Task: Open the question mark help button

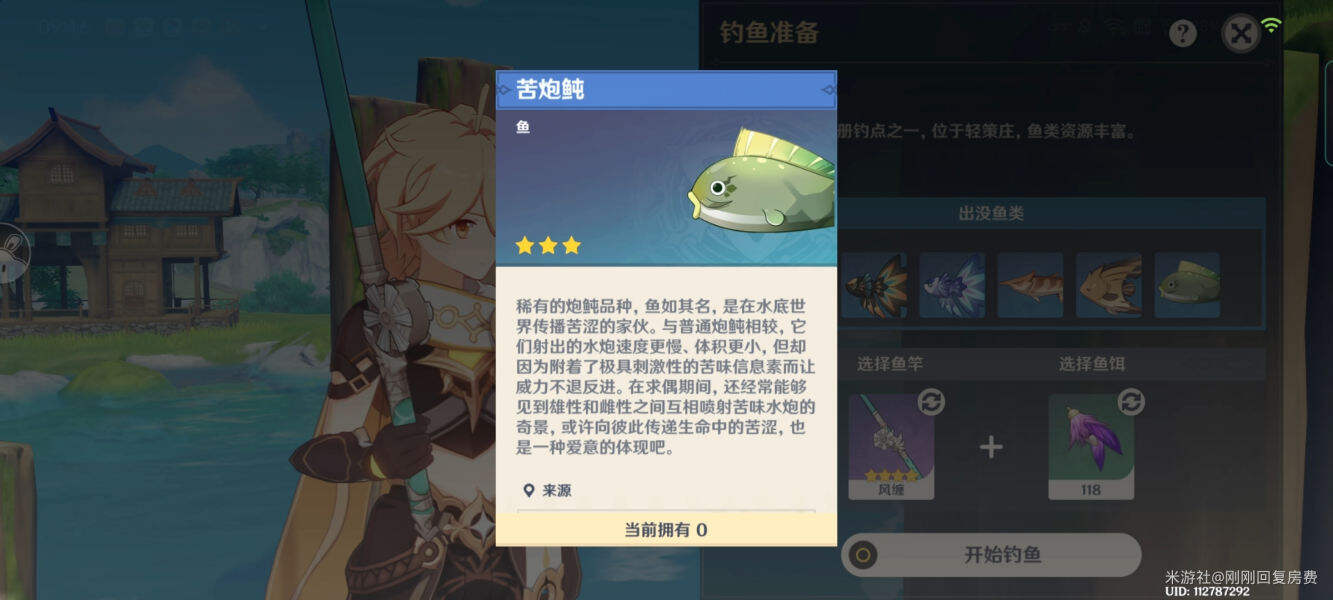Action: click(x=1183, y=34)
